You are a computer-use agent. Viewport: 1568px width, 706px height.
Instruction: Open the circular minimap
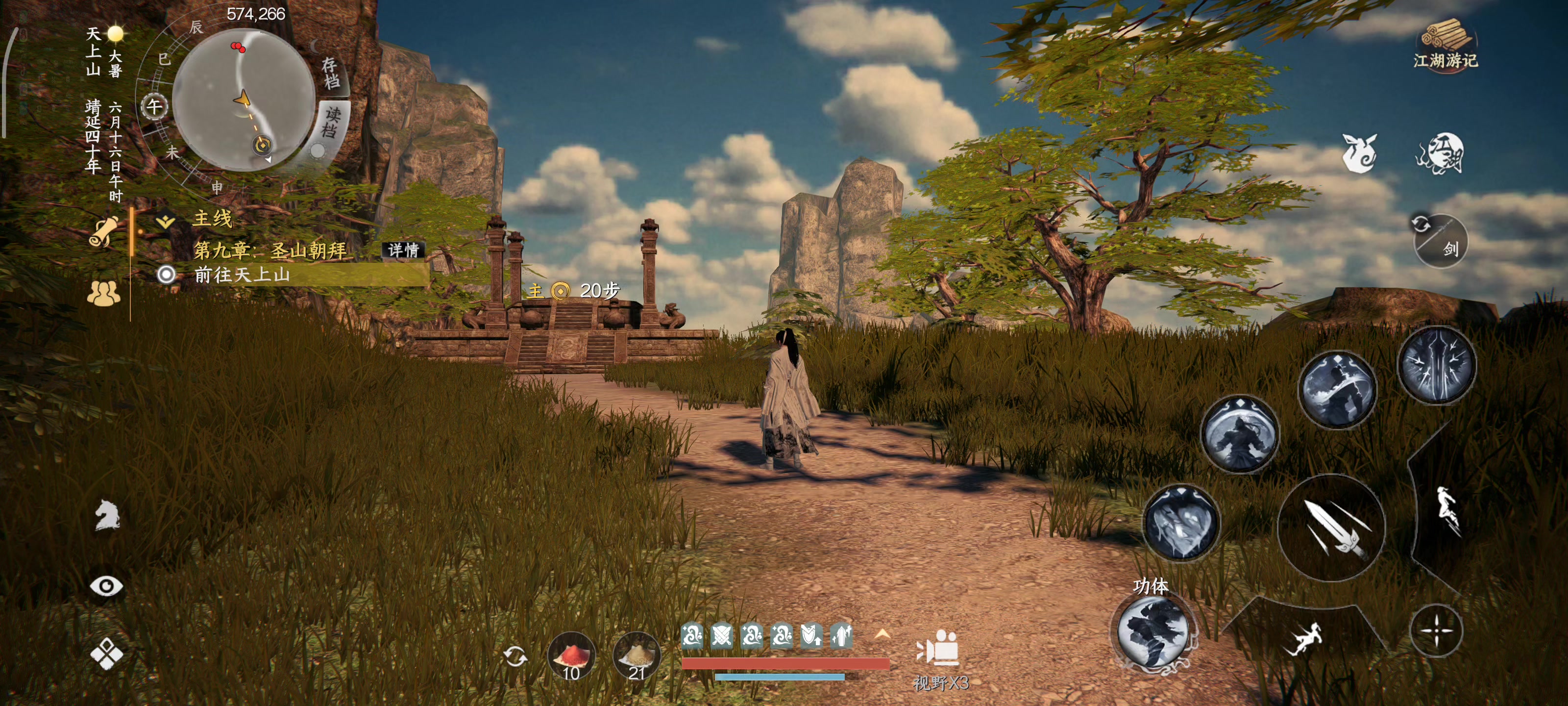tap(244, 101)
